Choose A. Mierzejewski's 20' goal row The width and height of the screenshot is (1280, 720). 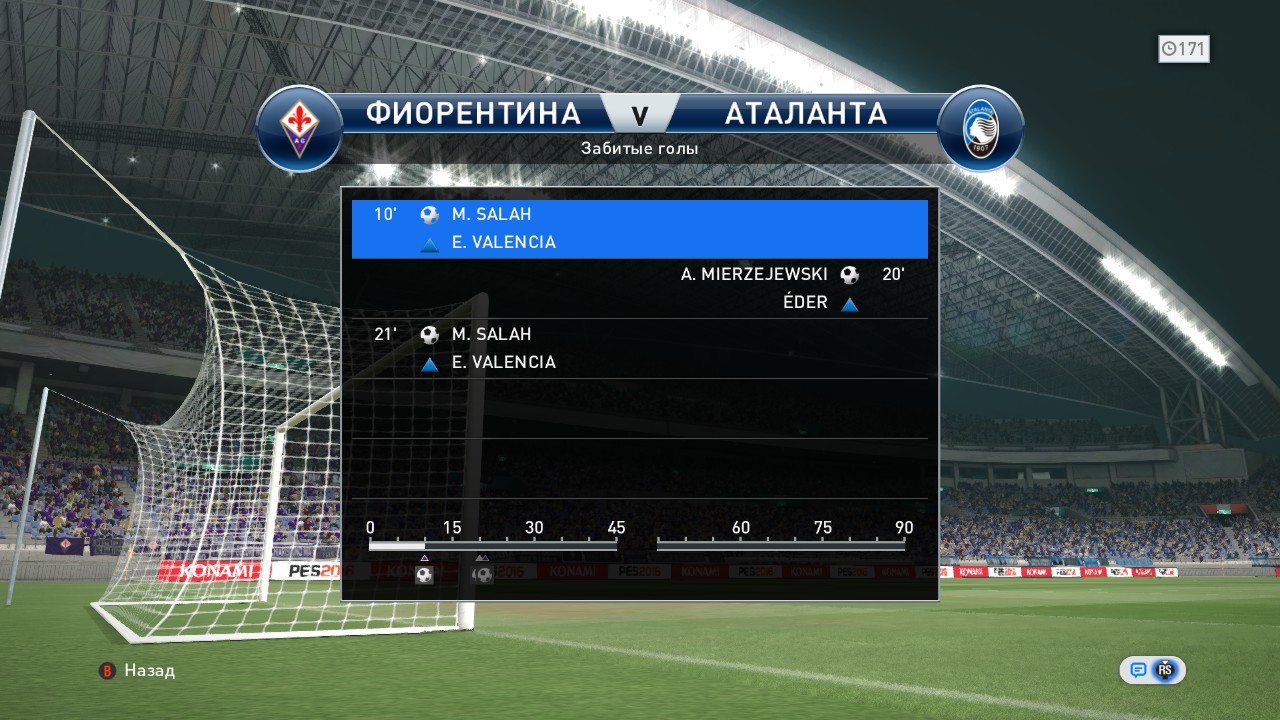639,288
